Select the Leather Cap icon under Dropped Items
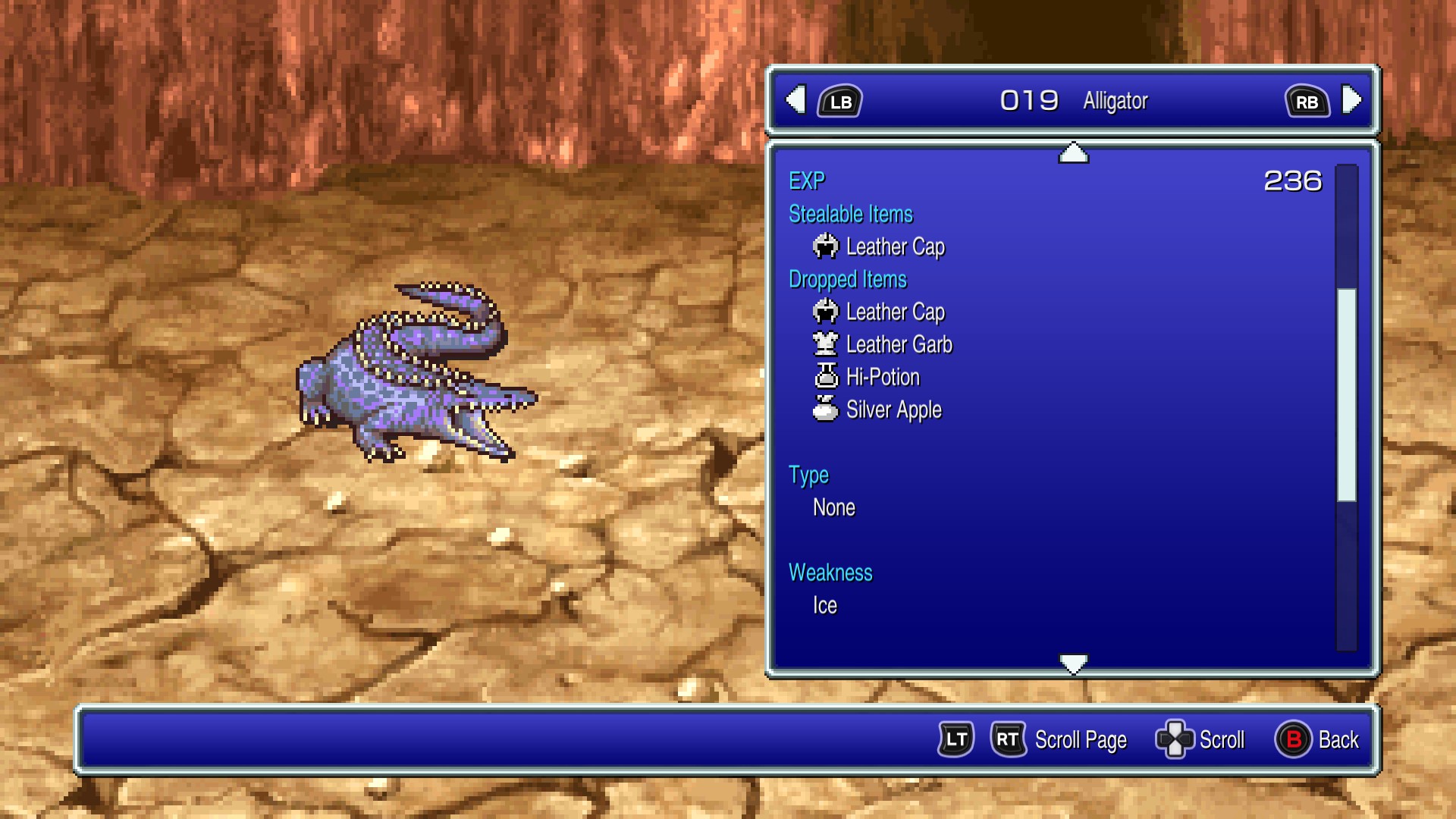 click(826, 312)
